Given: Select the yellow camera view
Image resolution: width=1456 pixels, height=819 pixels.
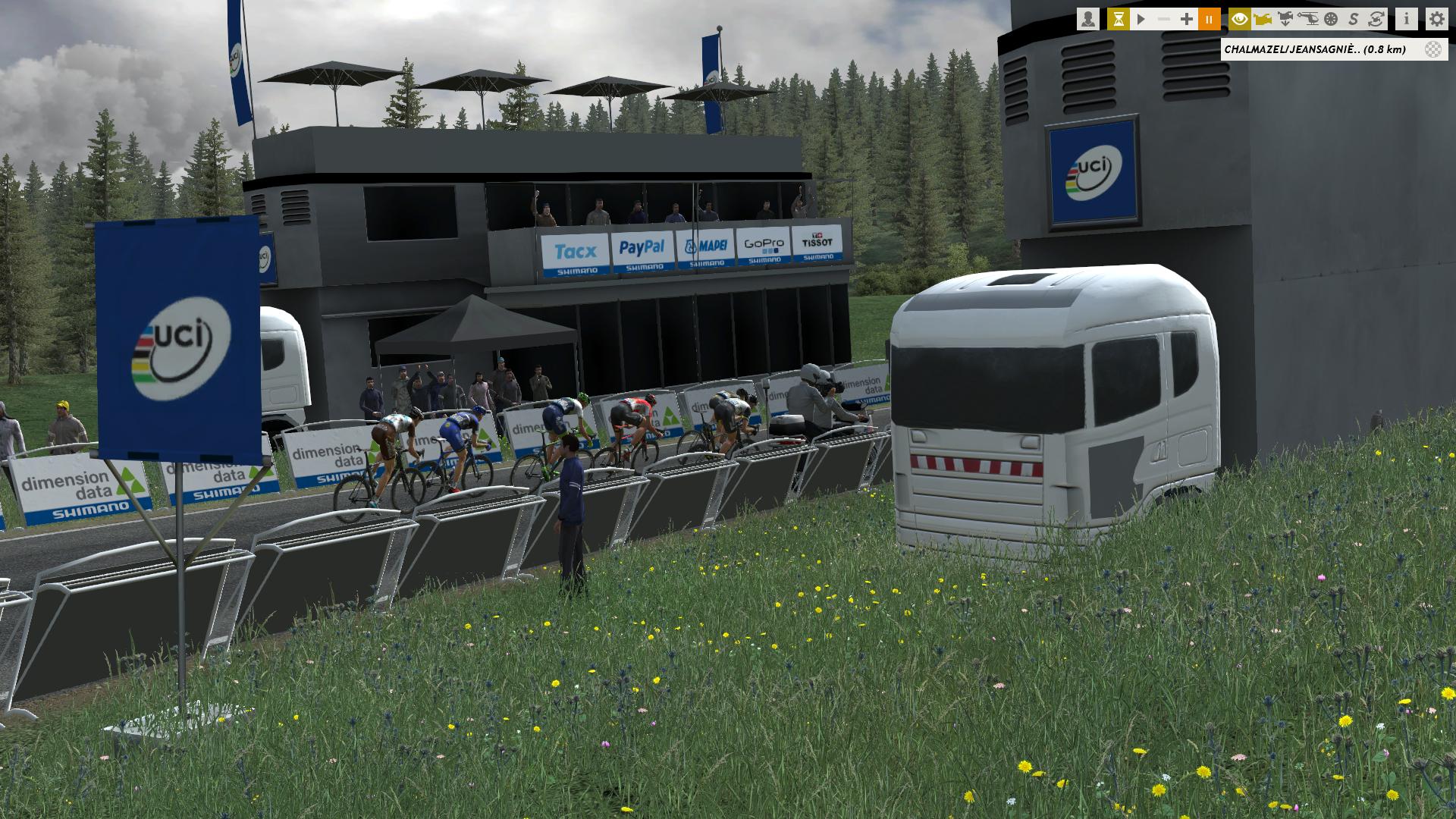Looking at the screenshot, I should coord(1263,20).
